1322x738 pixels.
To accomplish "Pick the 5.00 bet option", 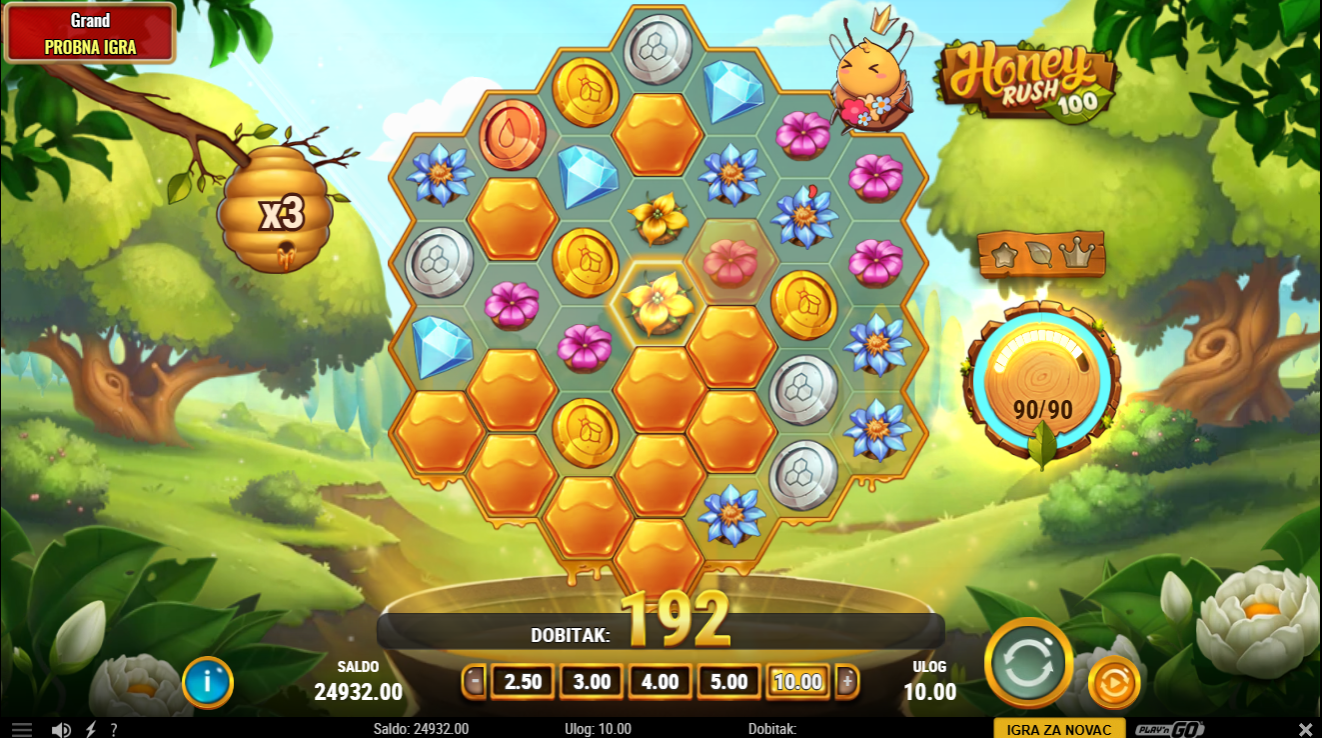I will click(729, 682).
